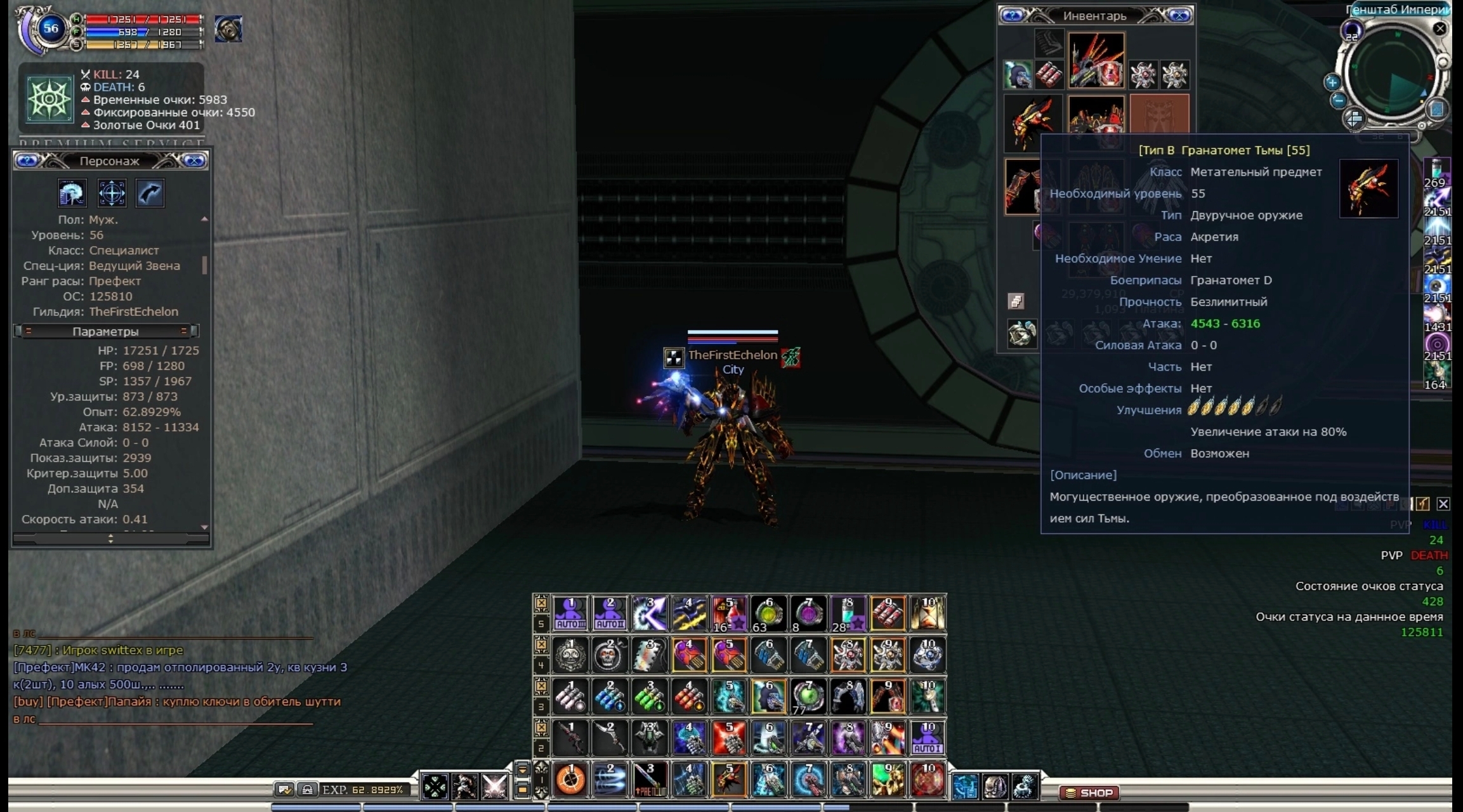Open help for the Инвентарь window
Screen dimensions: 1463x812
(x=1013, y=16)
